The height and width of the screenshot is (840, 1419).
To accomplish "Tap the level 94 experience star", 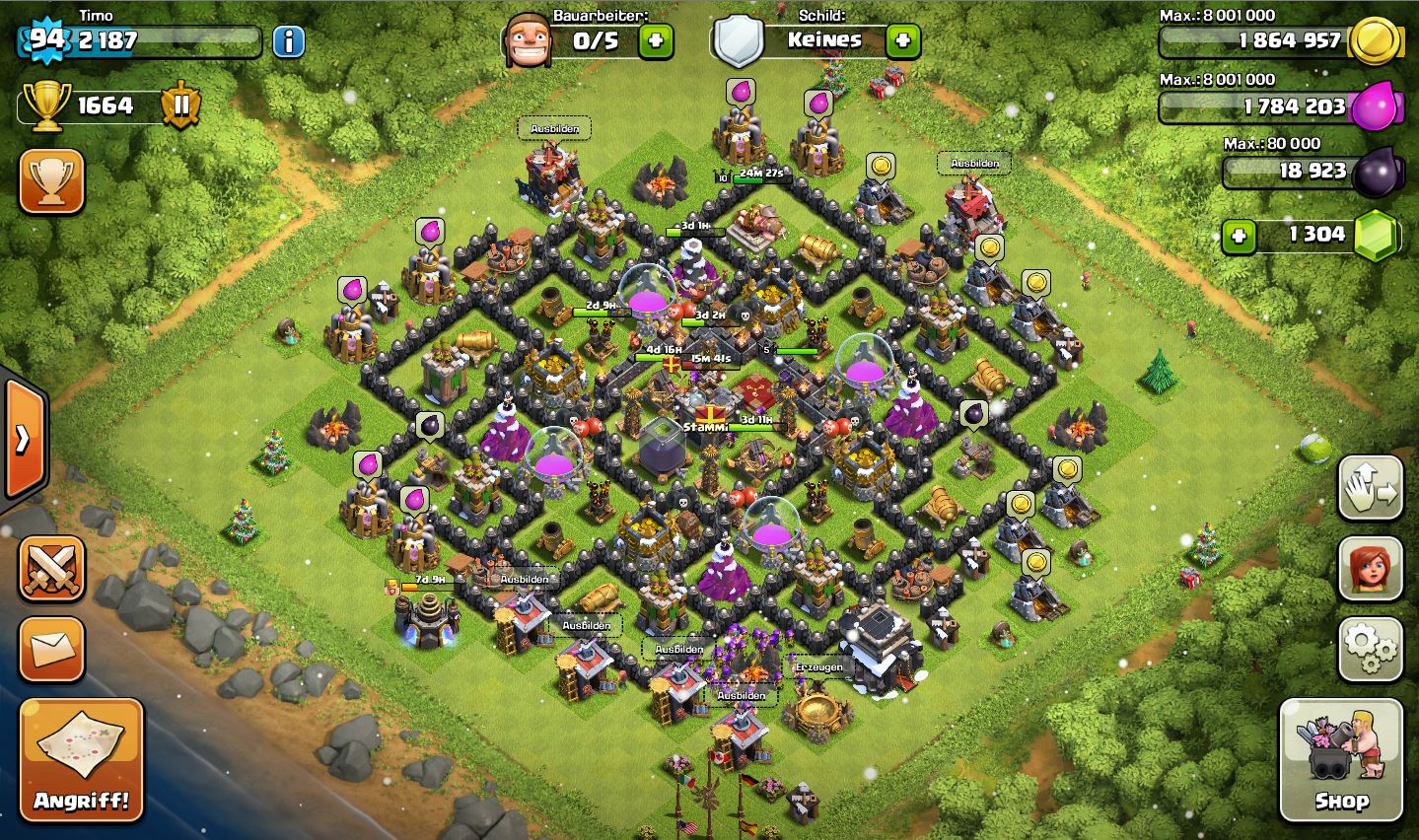I will pos(45,39).
